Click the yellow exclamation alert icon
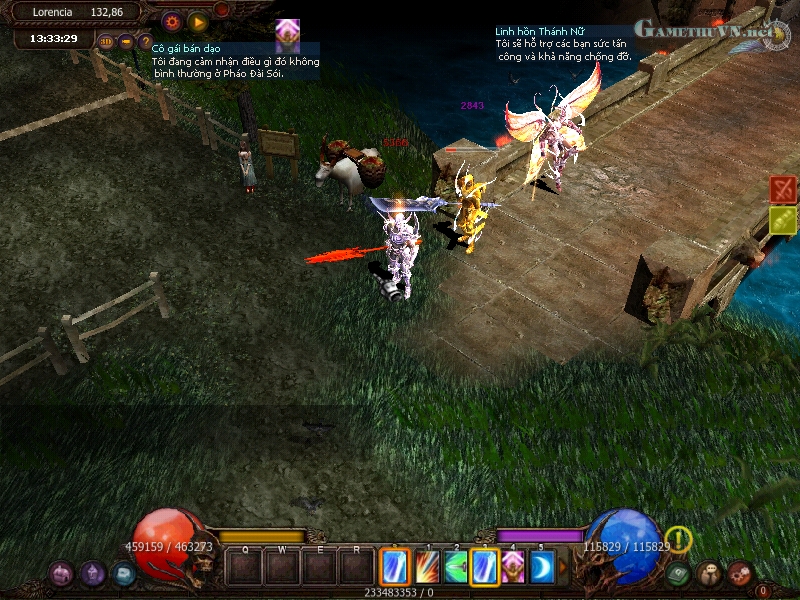The image size is (800, 600). 679,540
